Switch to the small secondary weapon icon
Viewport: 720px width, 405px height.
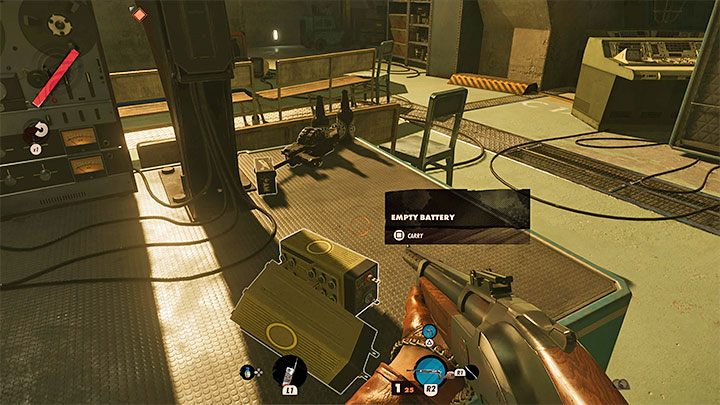coord(428,333)
